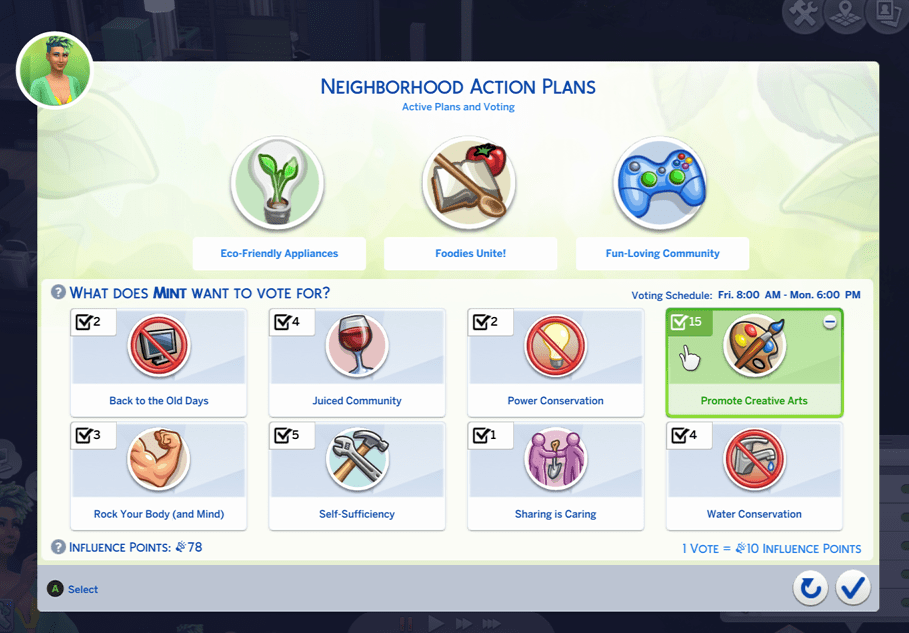909x633 pixels.
Task: Choose the Water Conservation plan
Action: point(754,475)
